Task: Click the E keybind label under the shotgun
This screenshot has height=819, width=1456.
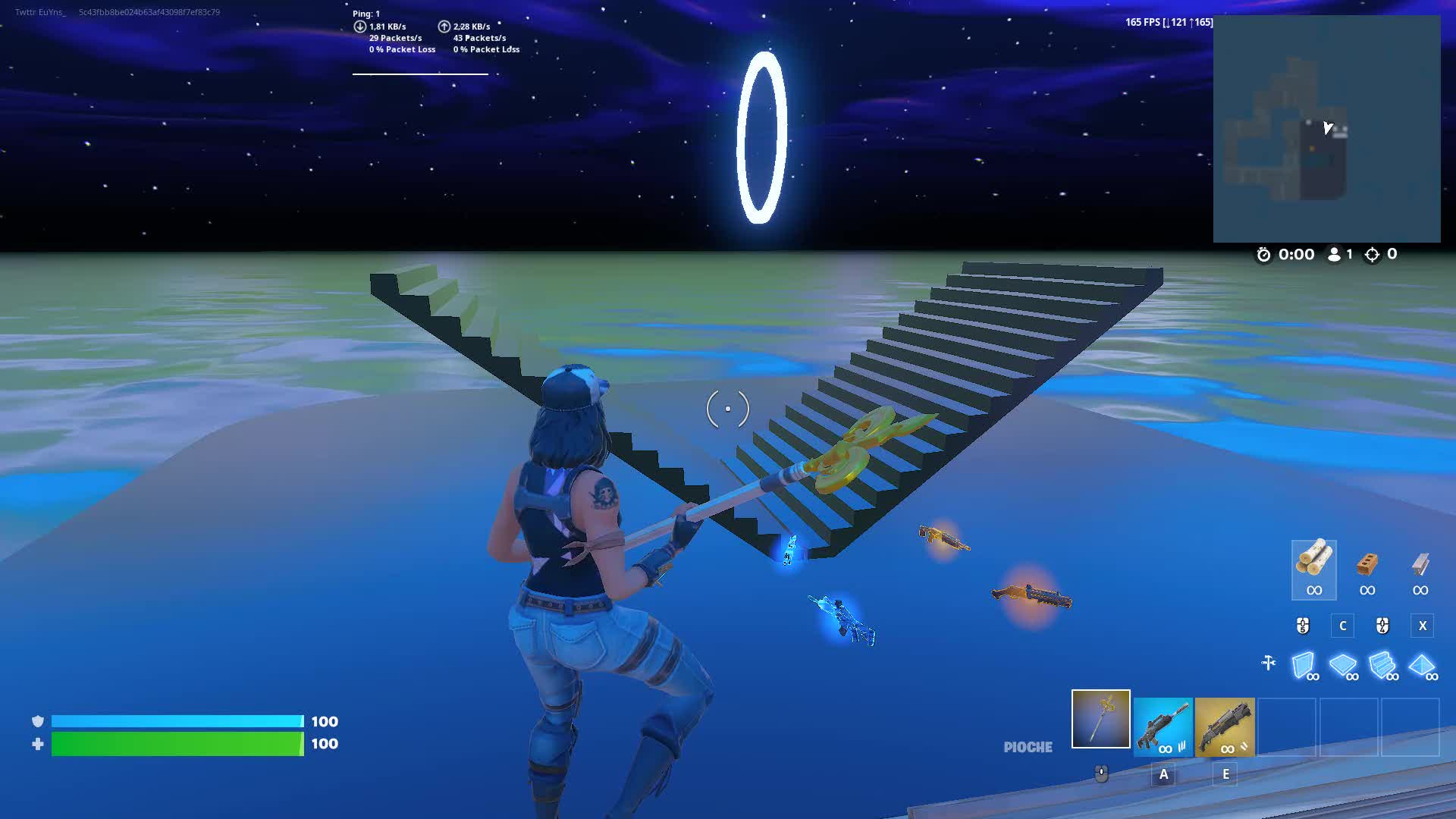Action: [x=1225, y=775]
